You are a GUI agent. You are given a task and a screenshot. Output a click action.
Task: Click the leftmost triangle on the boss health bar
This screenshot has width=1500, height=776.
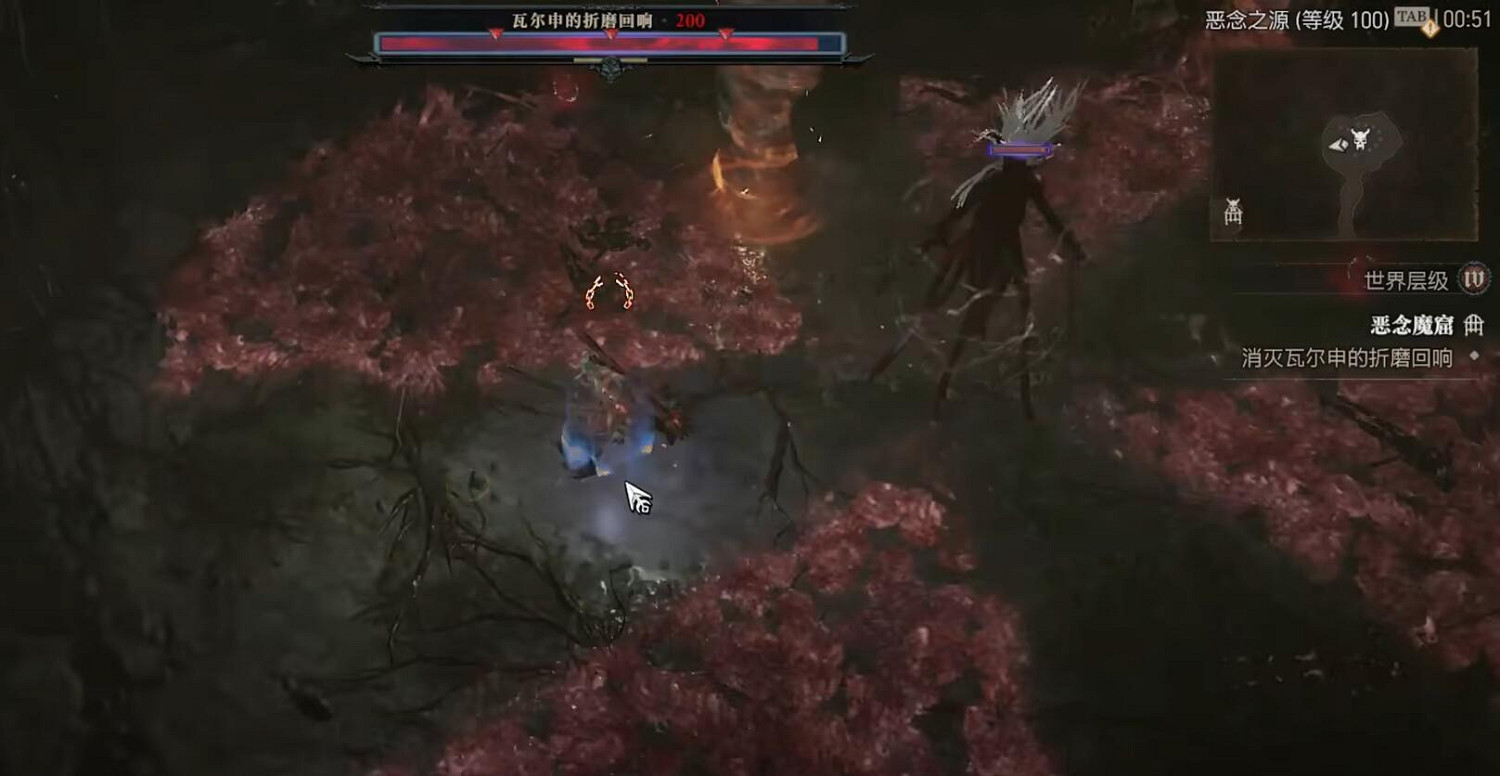tap(494, 34)
